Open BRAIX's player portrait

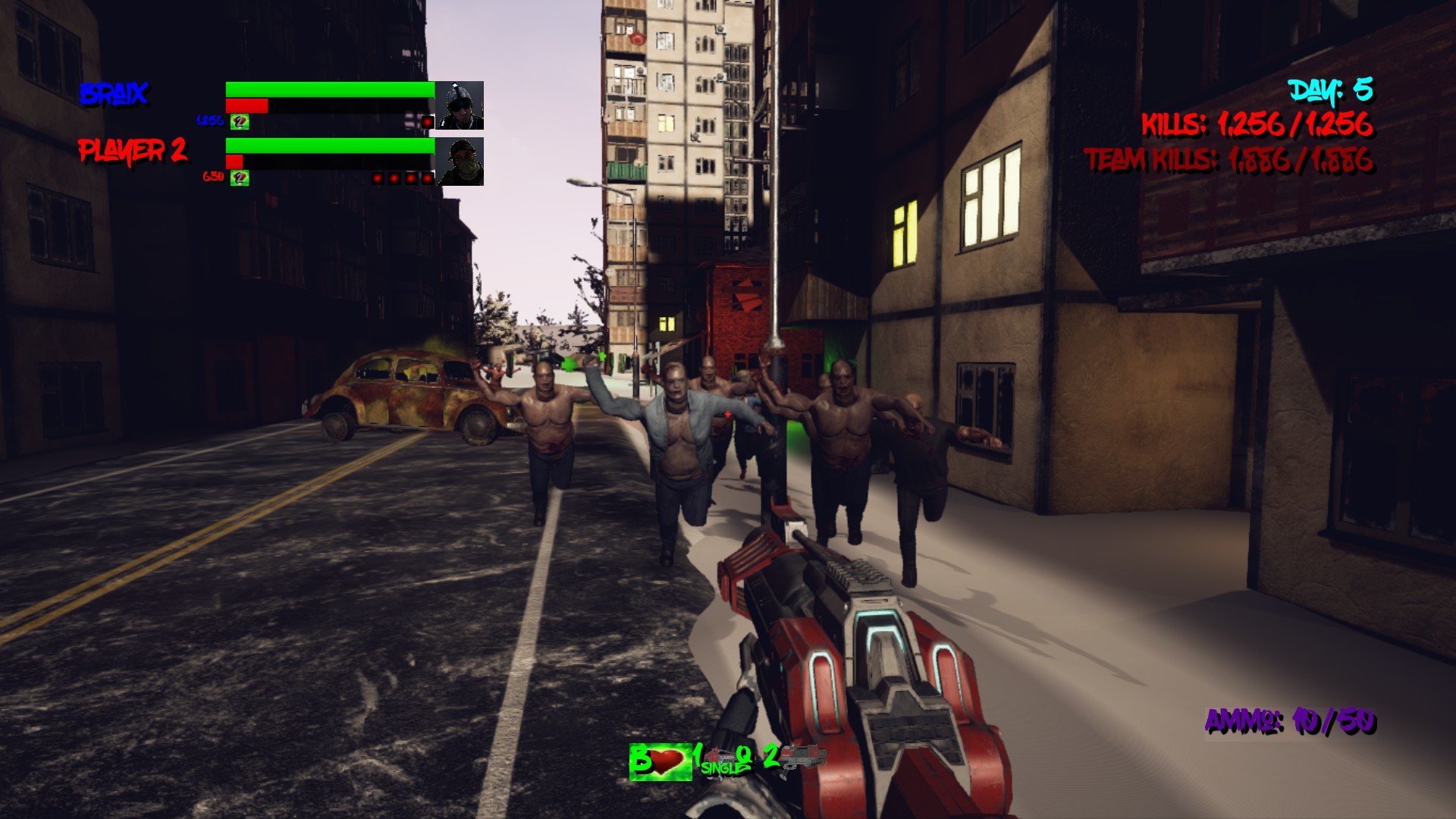tap(460, 103)
